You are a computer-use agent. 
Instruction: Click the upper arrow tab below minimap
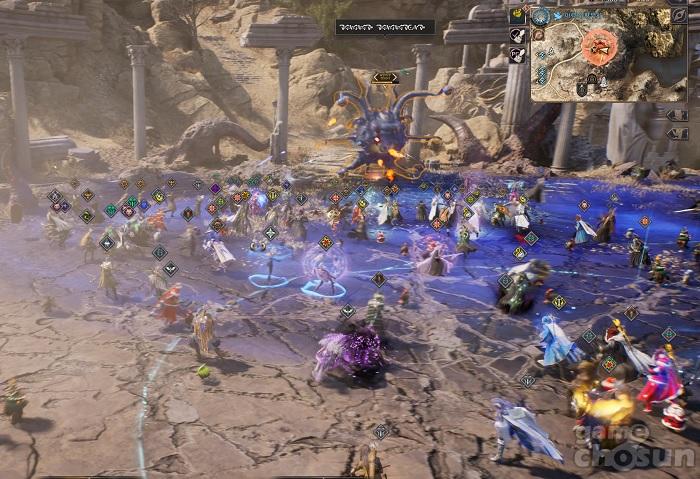tap(677, 115)
